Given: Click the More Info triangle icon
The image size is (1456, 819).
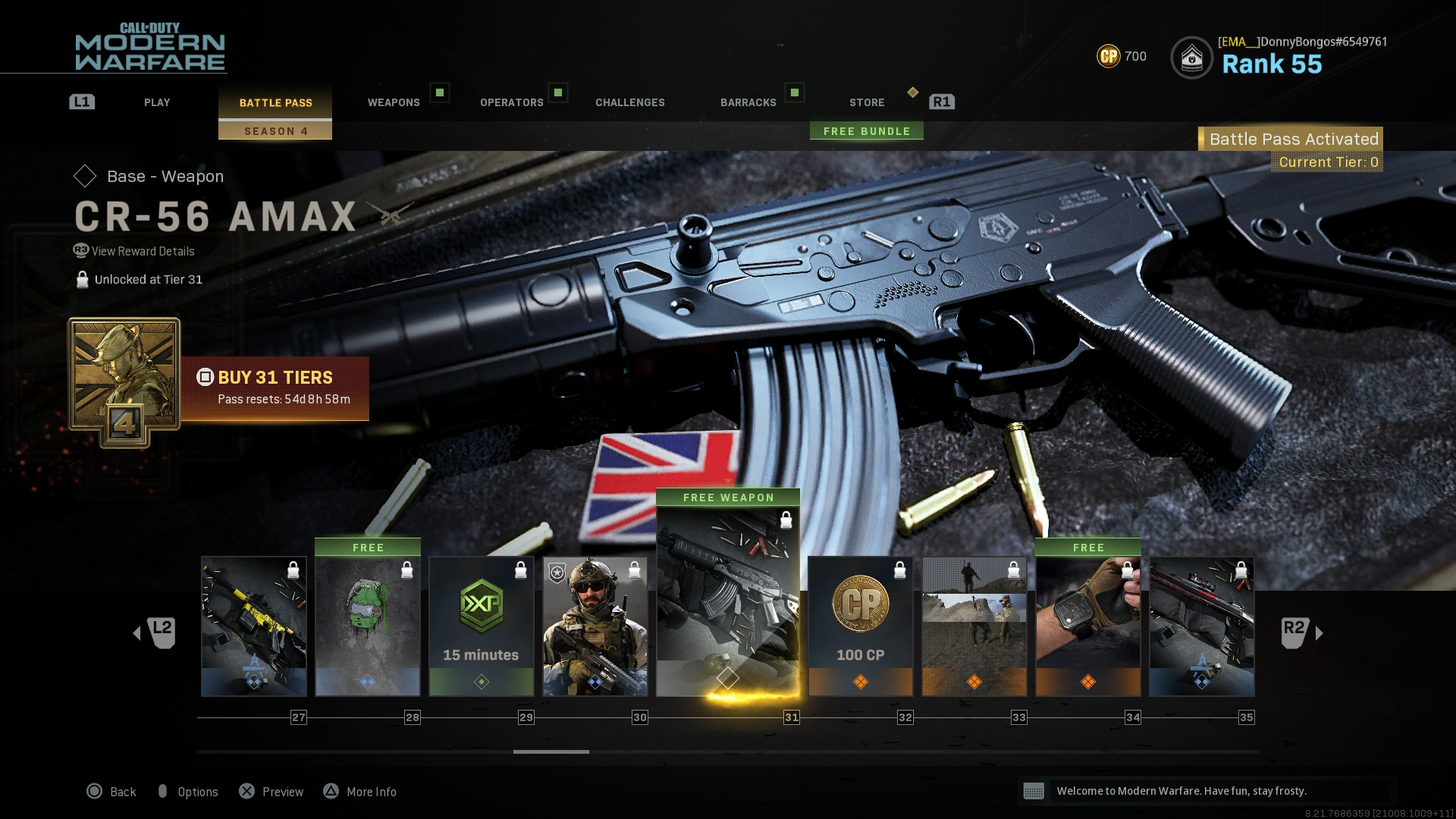Looking at the screenshot, I should pyautogui.click(x=331, y=791).
